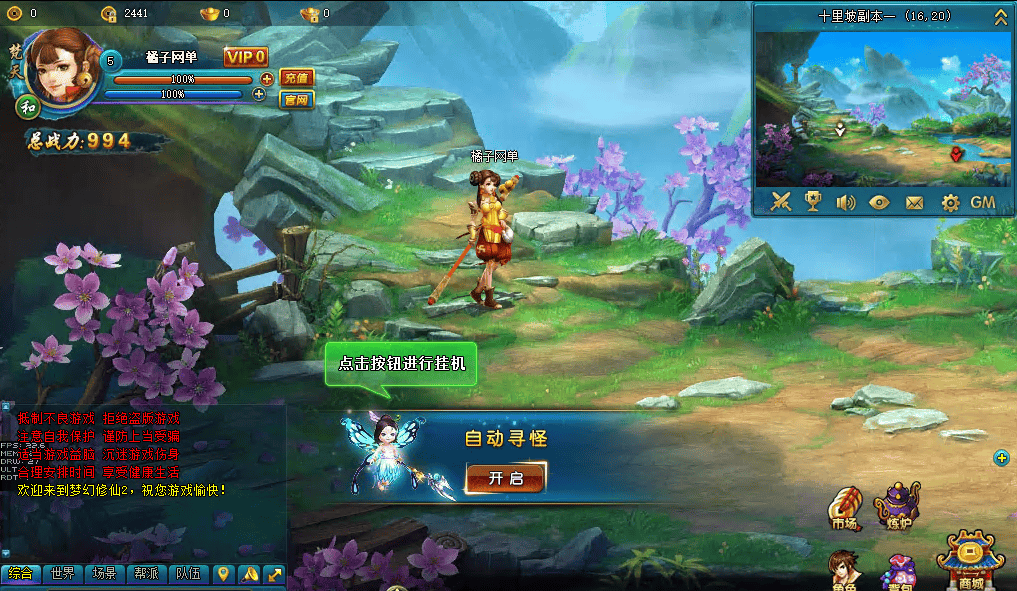Open the 炼炉 furnace icon
Viewport: 1017px width, 591px height.
point(896,506)
